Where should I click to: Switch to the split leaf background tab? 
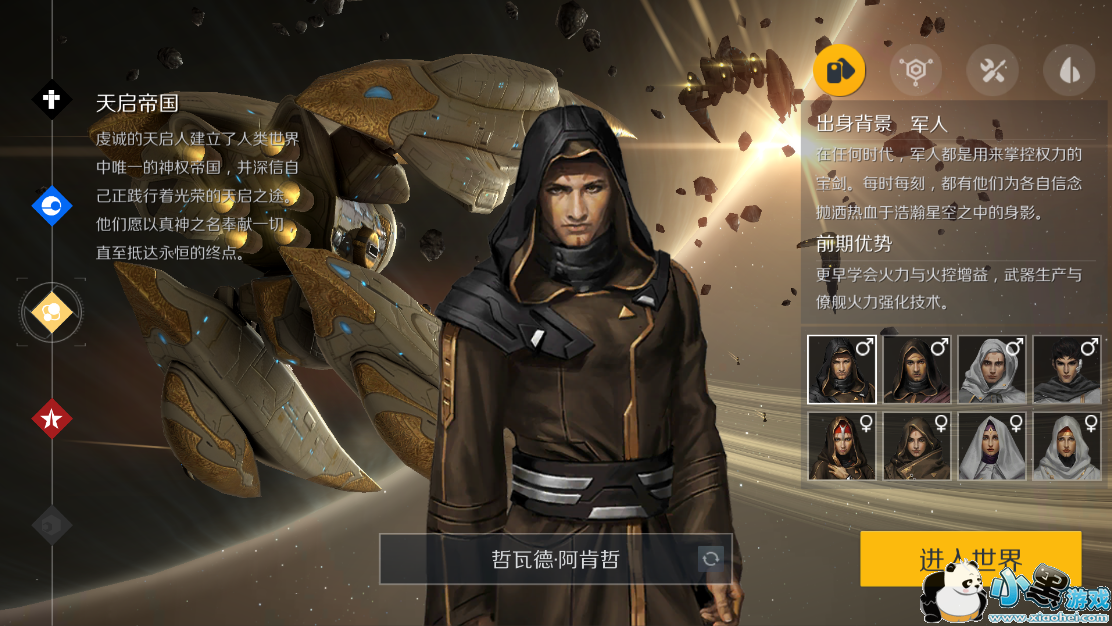tap(1068, 70)
